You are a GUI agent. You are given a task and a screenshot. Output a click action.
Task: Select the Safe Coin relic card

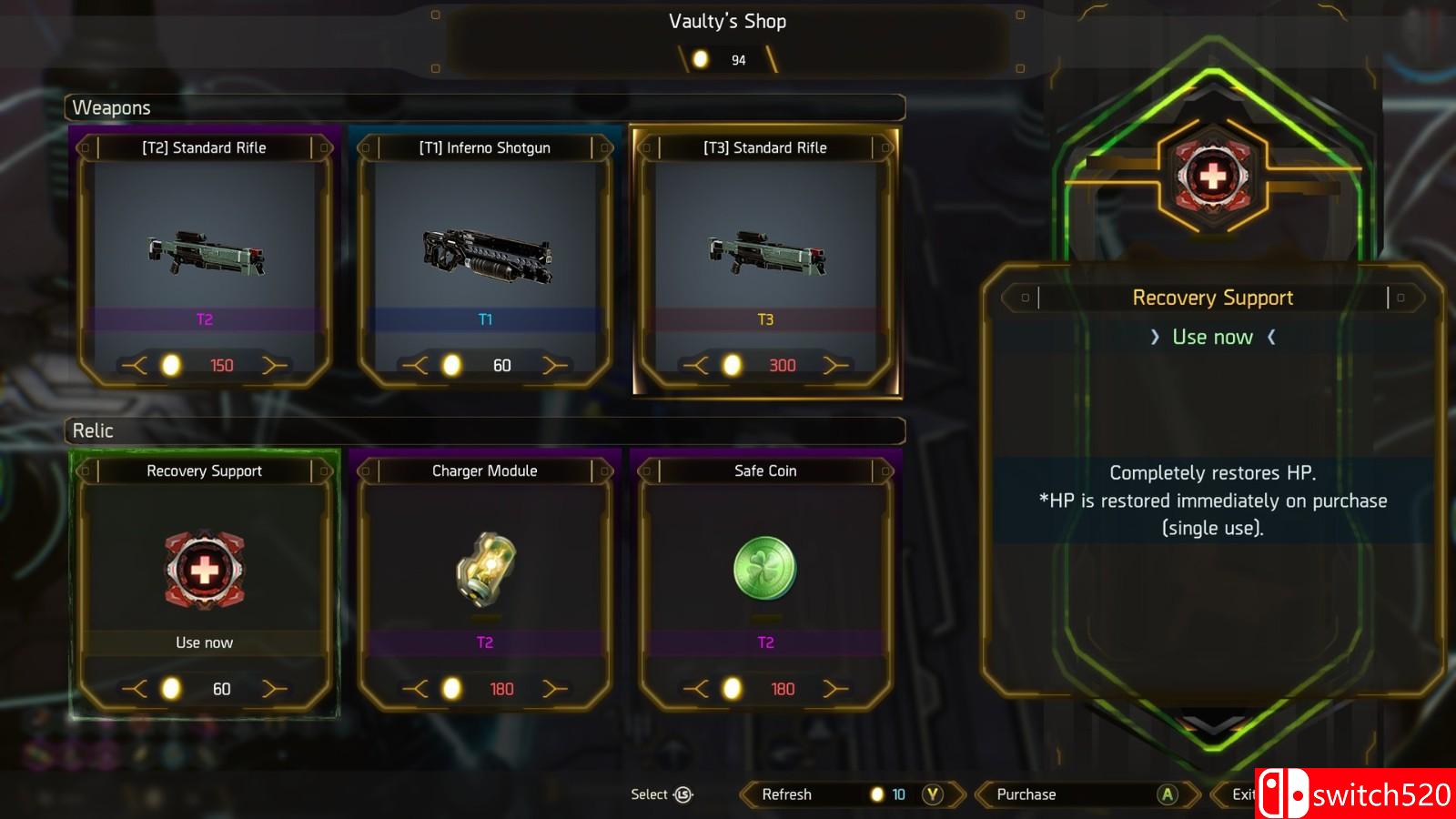(765, 582)
